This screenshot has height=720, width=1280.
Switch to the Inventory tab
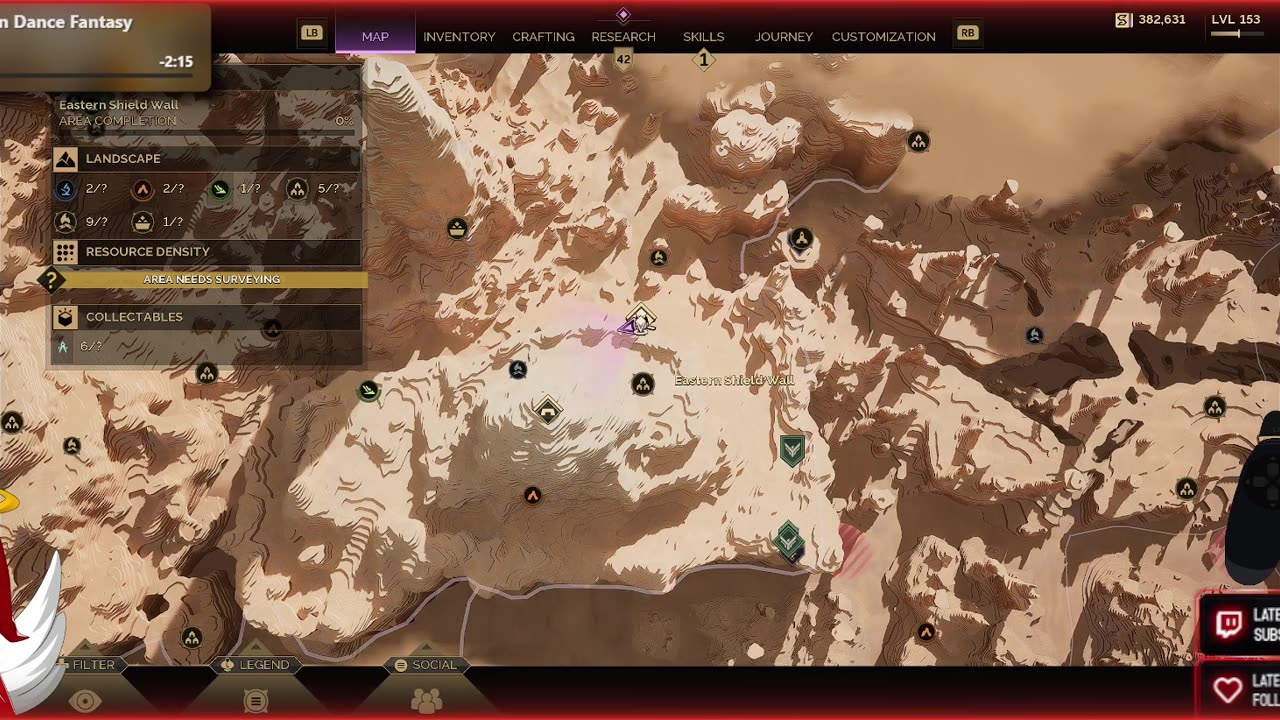(x=459, y=37)
